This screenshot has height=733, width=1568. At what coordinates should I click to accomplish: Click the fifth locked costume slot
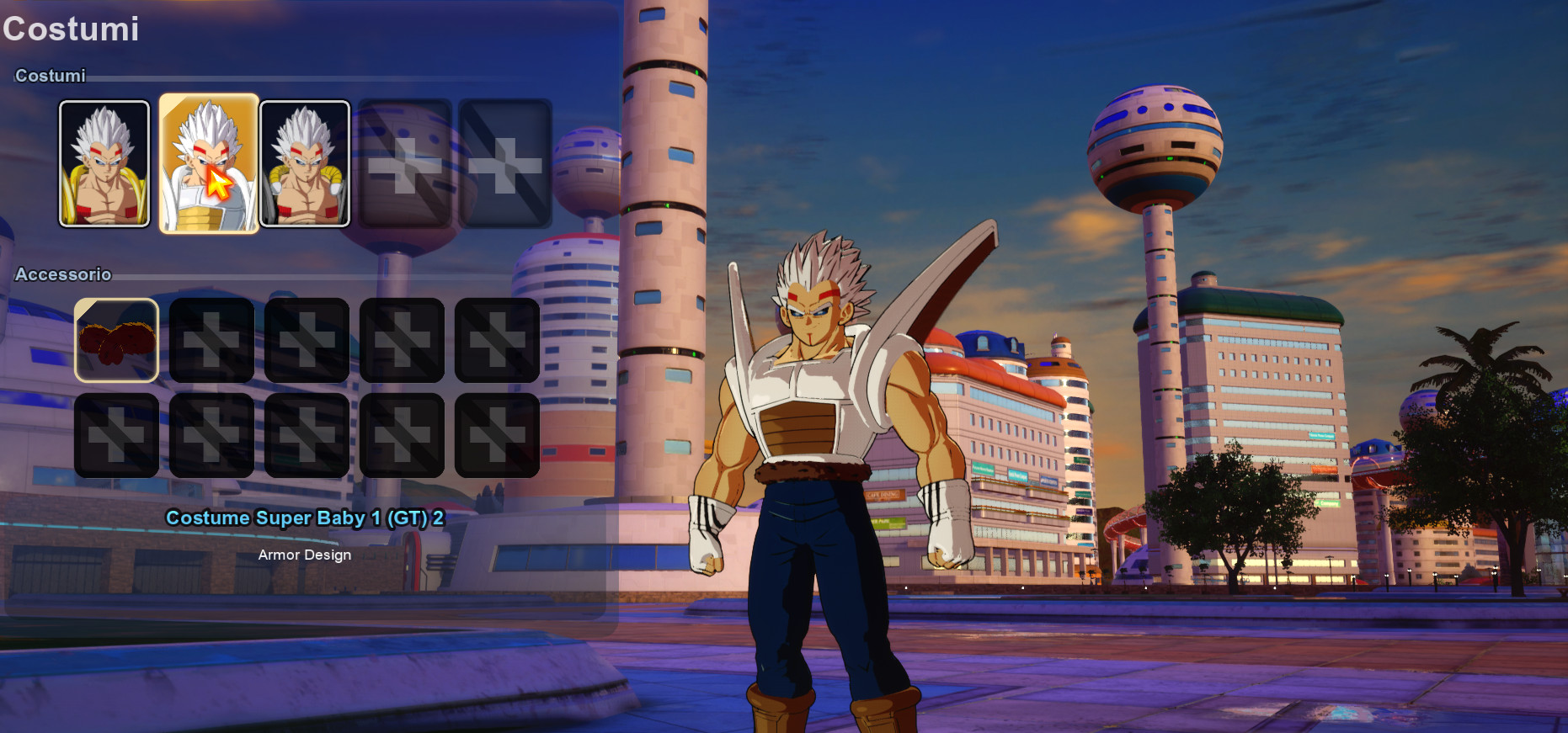504,164
